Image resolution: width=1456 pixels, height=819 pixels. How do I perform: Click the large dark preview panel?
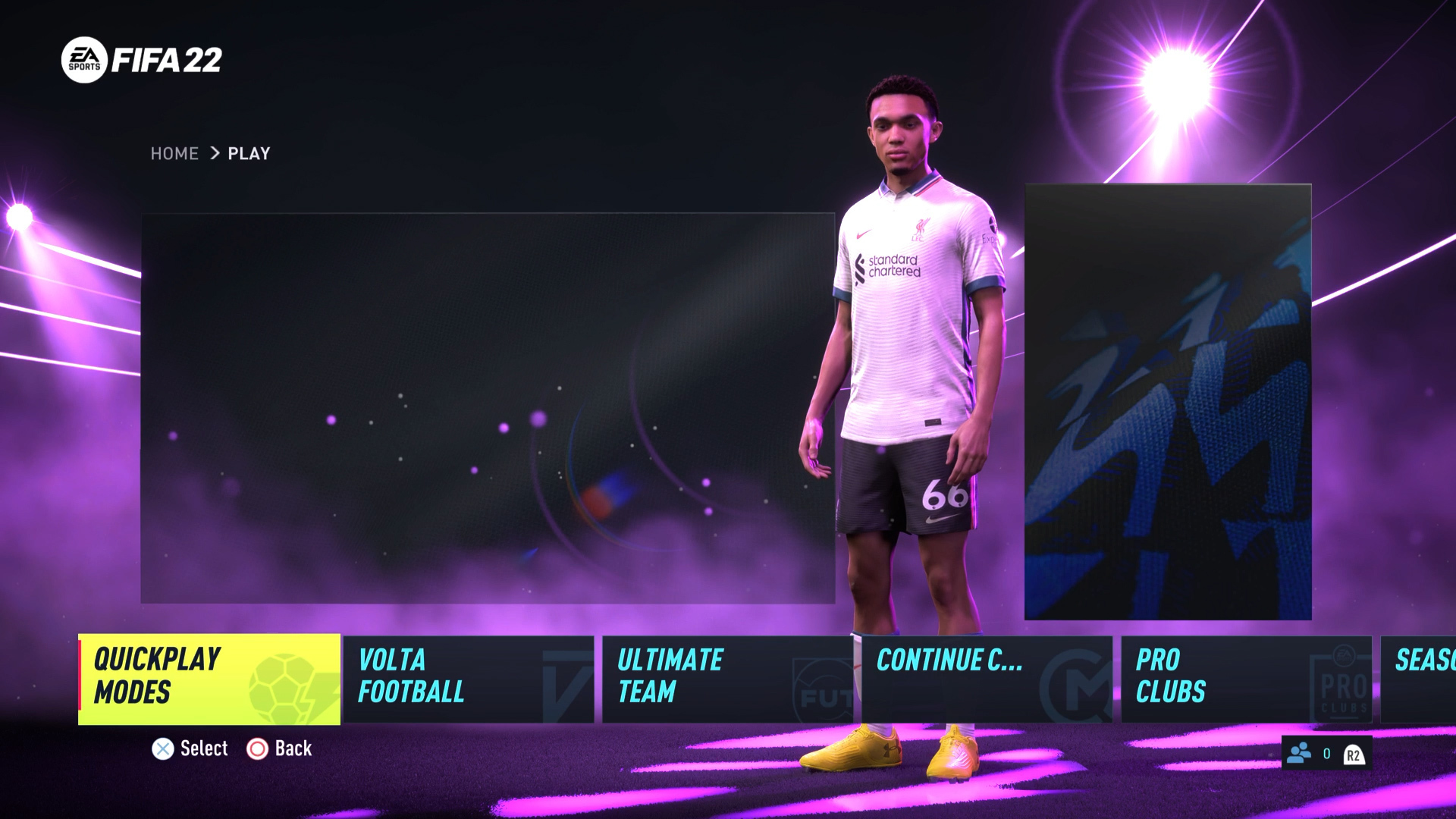click(x=488, y=408)
